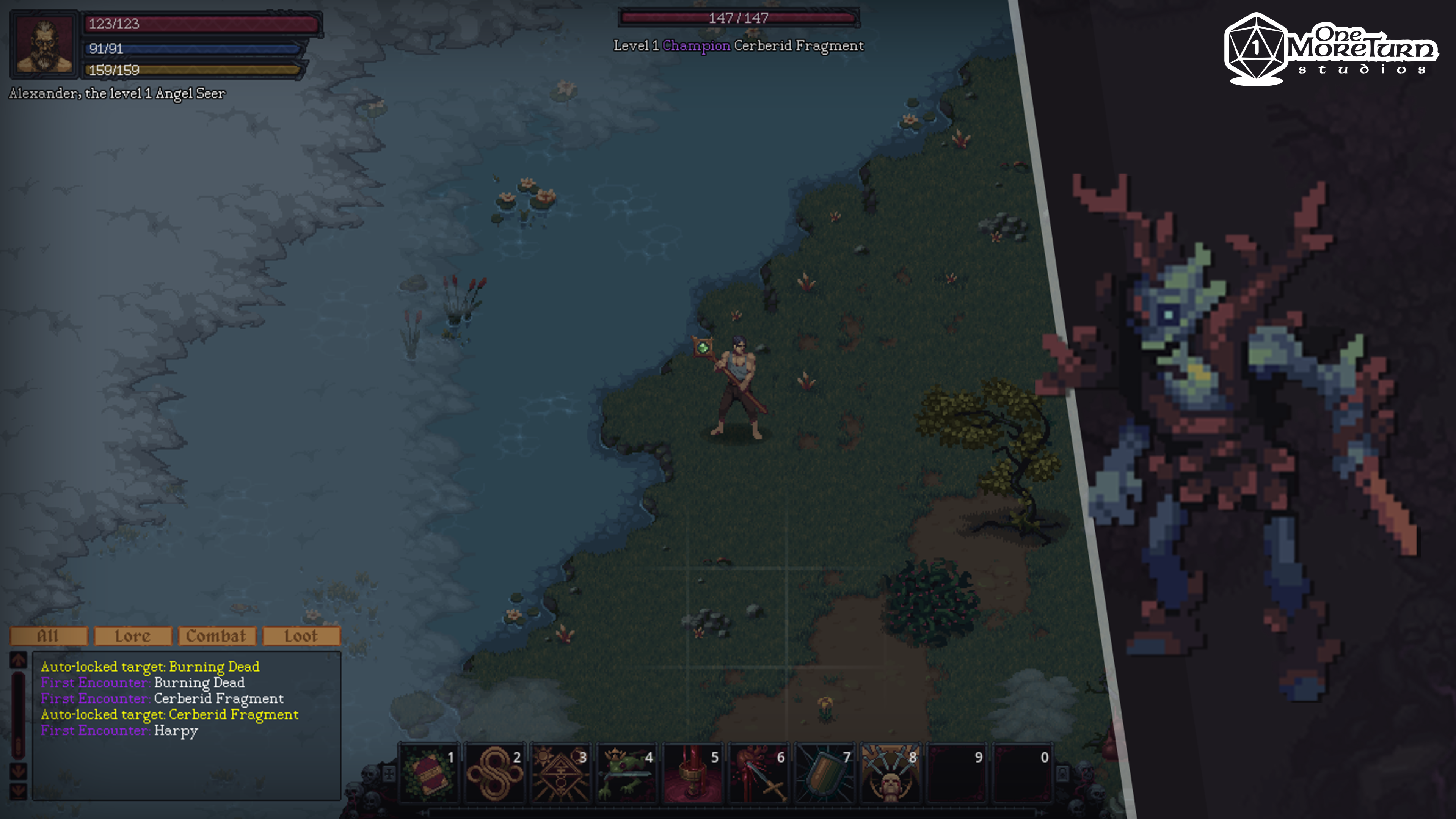Click the log scroll-up arrow button
The height and width of the screenshot is (819, 1456).
[18, 660]
